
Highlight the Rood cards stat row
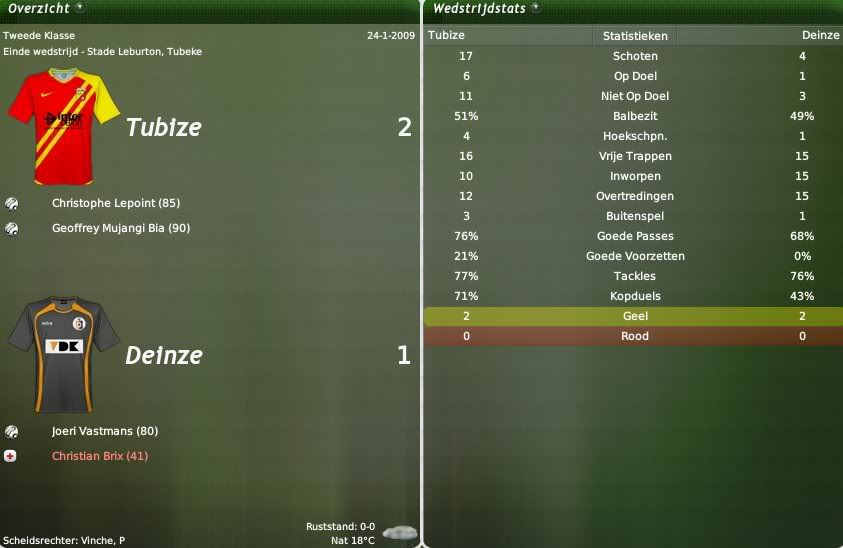click(x=635, y=336)
